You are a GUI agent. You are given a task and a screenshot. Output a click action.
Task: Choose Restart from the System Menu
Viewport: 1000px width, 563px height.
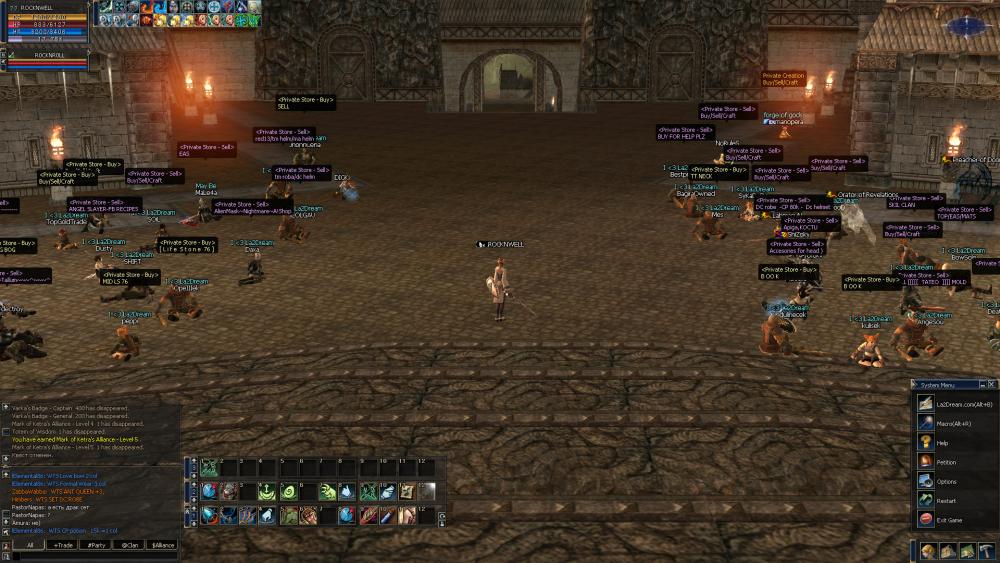tap(946, 500)
